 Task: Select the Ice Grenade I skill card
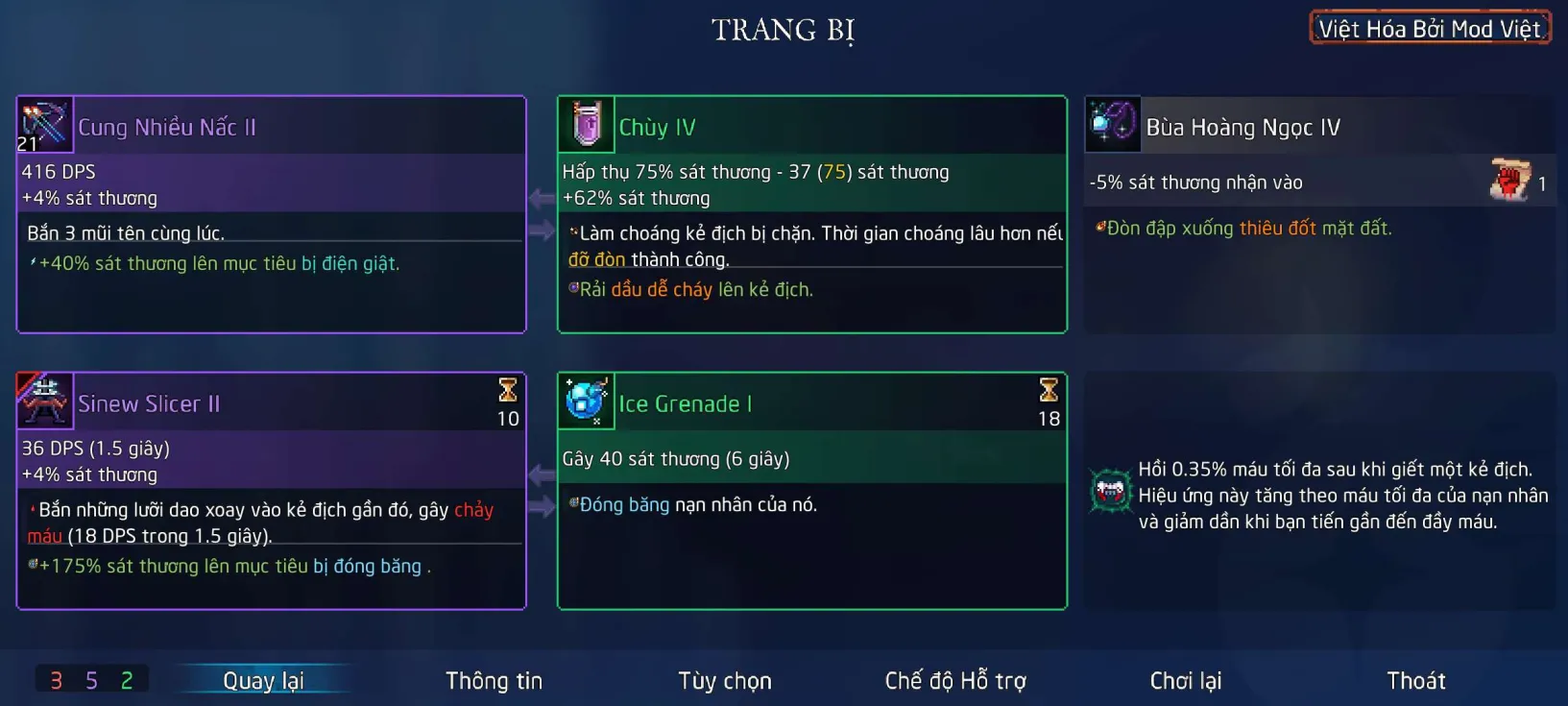[811, 491]
